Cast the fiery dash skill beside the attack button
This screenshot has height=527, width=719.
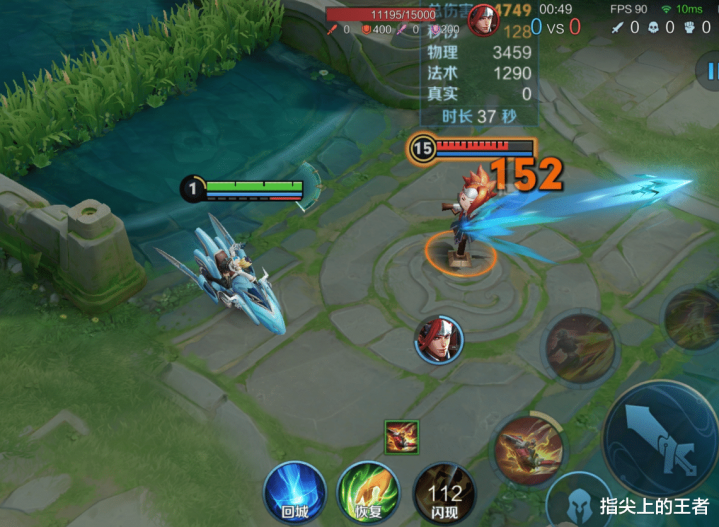[529, 444]
